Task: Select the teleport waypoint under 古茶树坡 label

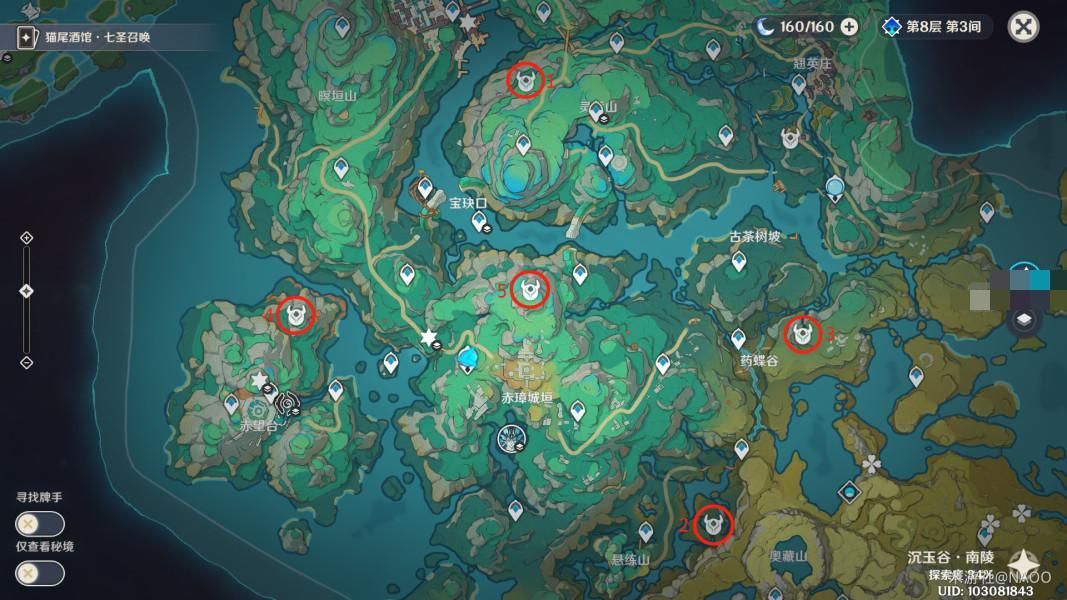Action: [739, 260]
